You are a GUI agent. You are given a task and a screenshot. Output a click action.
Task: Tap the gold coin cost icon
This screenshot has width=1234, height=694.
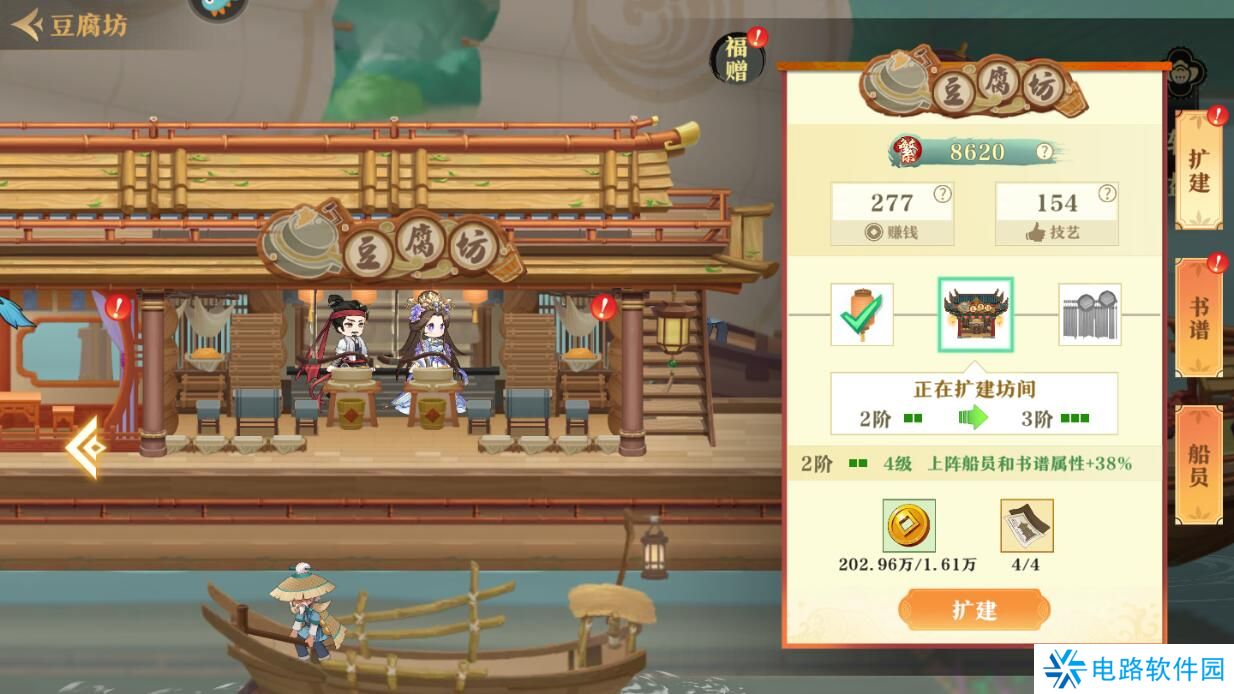tap(909, 526)
